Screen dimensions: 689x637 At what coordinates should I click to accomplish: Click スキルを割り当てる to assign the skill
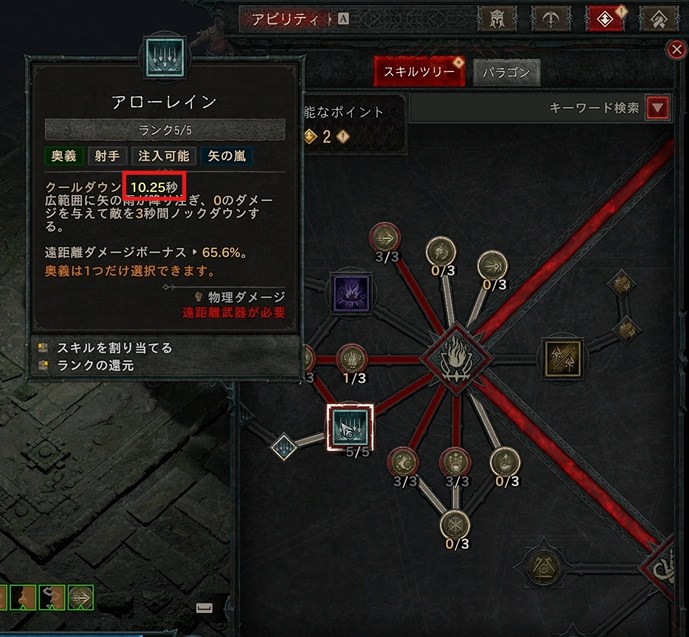(115, 348)
